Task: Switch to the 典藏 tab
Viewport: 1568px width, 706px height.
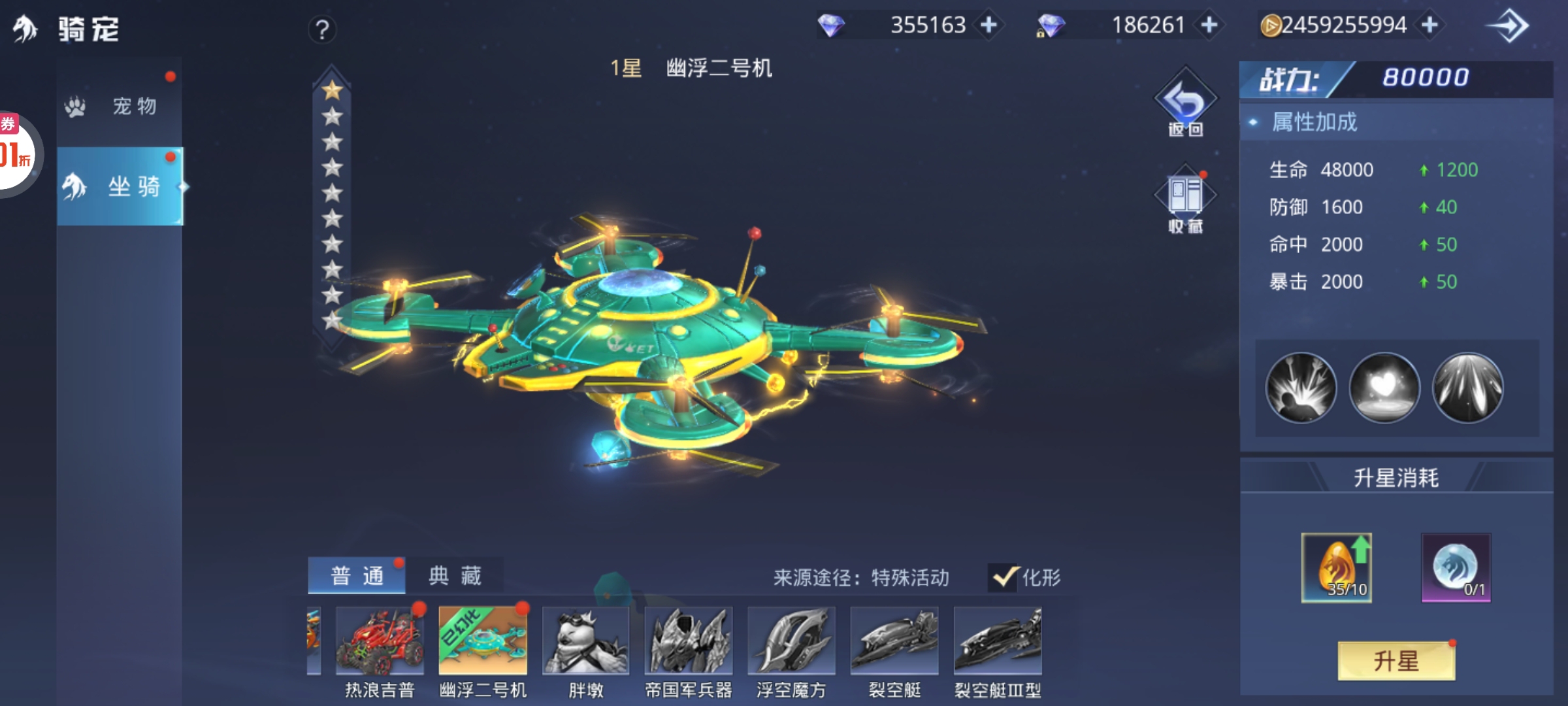Action: pyautogui.click(x=455, y=576)
